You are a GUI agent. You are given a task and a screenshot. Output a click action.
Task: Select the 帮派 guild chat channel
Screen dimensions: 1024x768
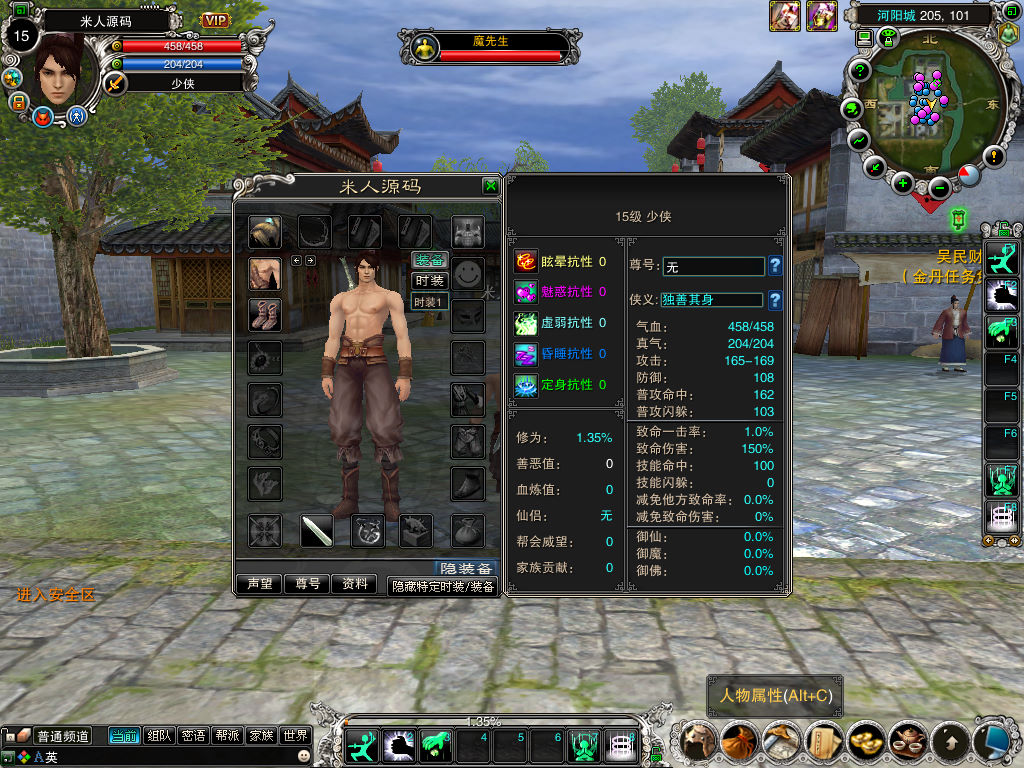227,736
